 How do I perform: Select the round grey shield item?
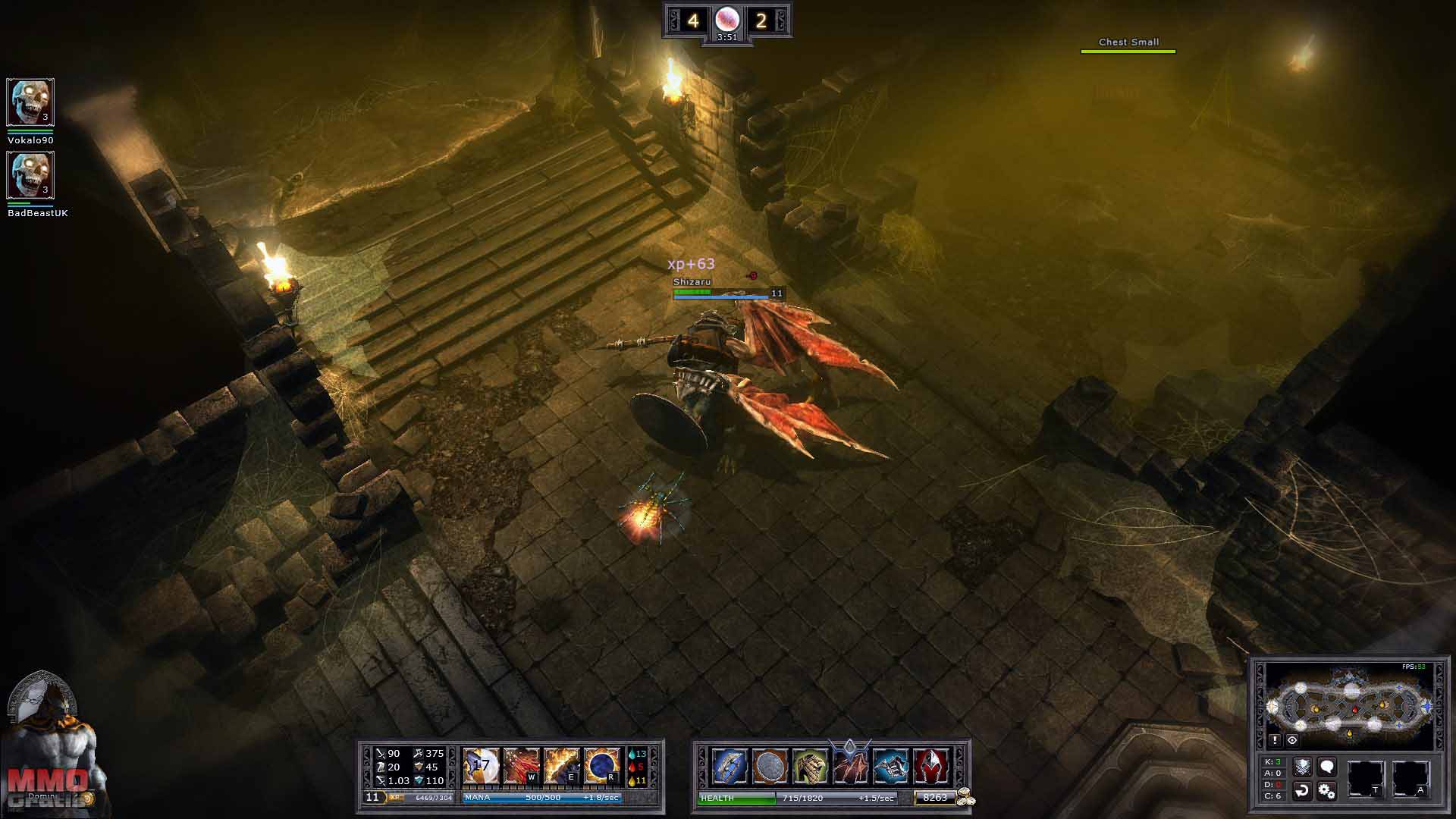click(770, 766)
